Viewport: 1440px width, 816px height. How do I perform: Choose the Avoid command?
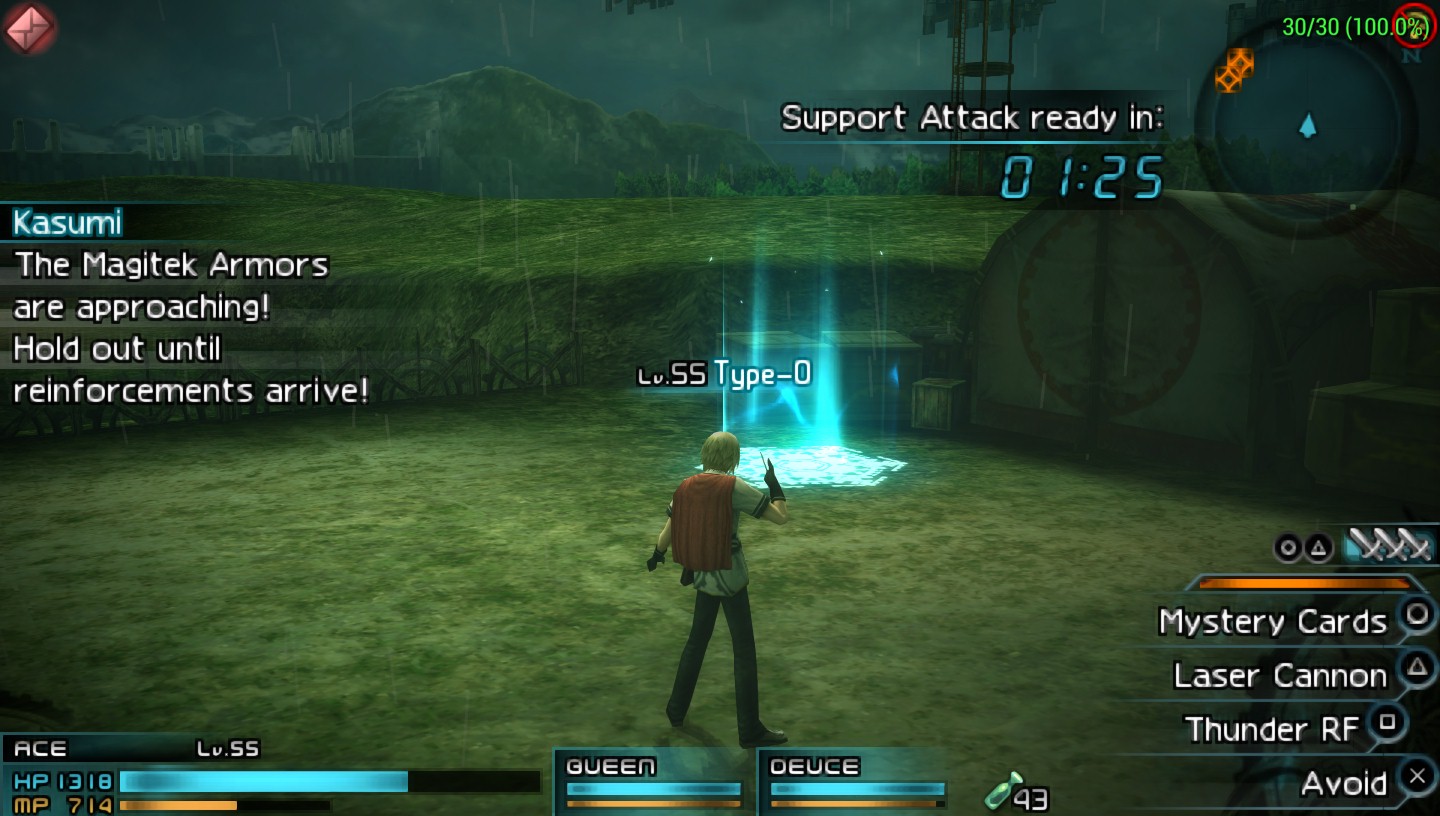[x=1343, y=783]
